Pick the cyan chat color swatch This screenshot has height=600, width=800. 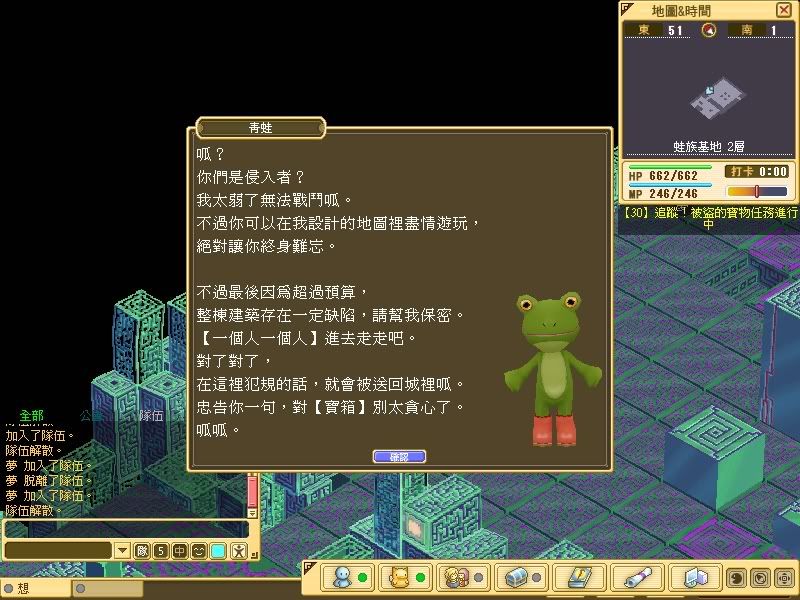pyautogui.click(x=218, y=551)
